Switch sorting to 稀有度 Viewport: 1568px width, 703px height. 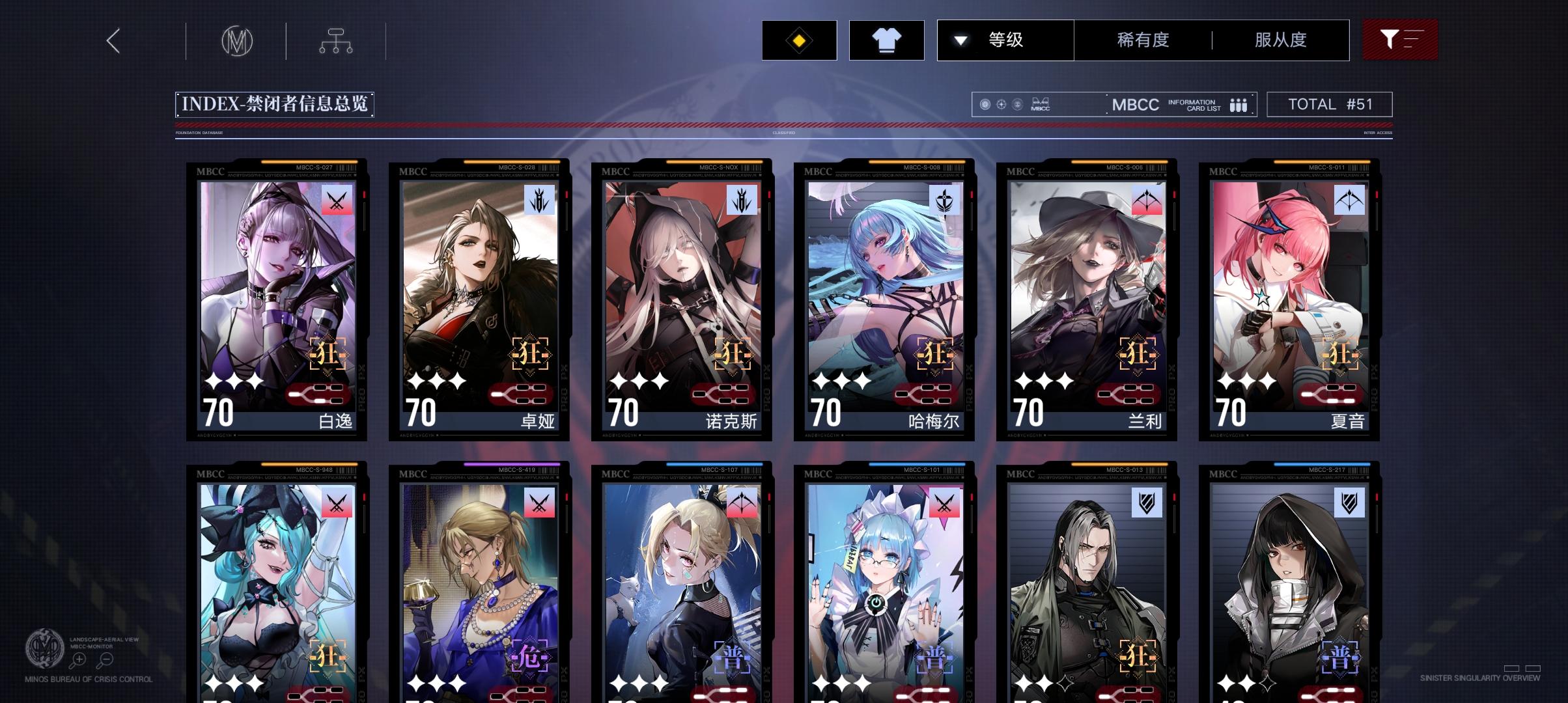1141,40
